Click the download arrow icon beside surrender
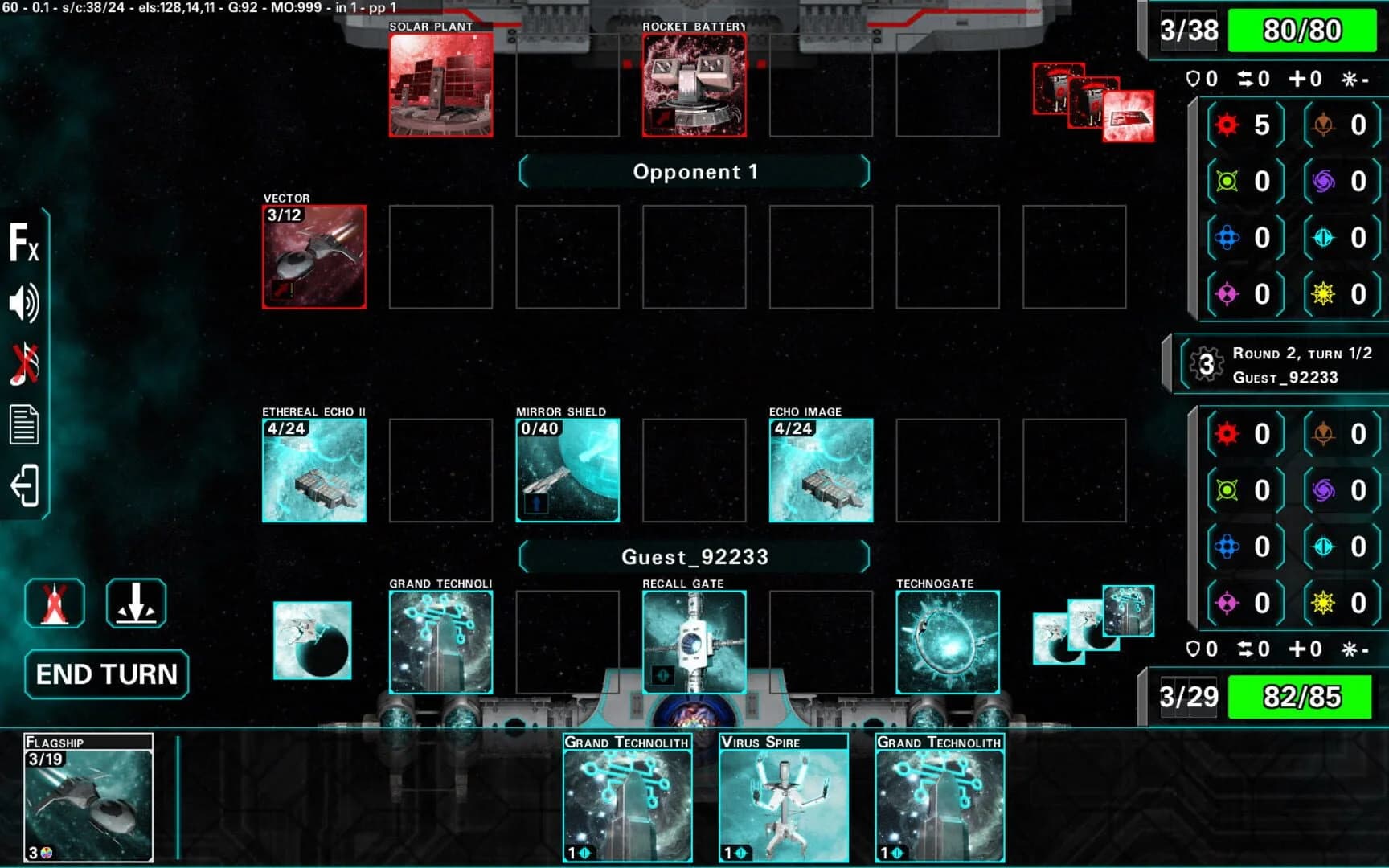 click(x=135, y=603)
